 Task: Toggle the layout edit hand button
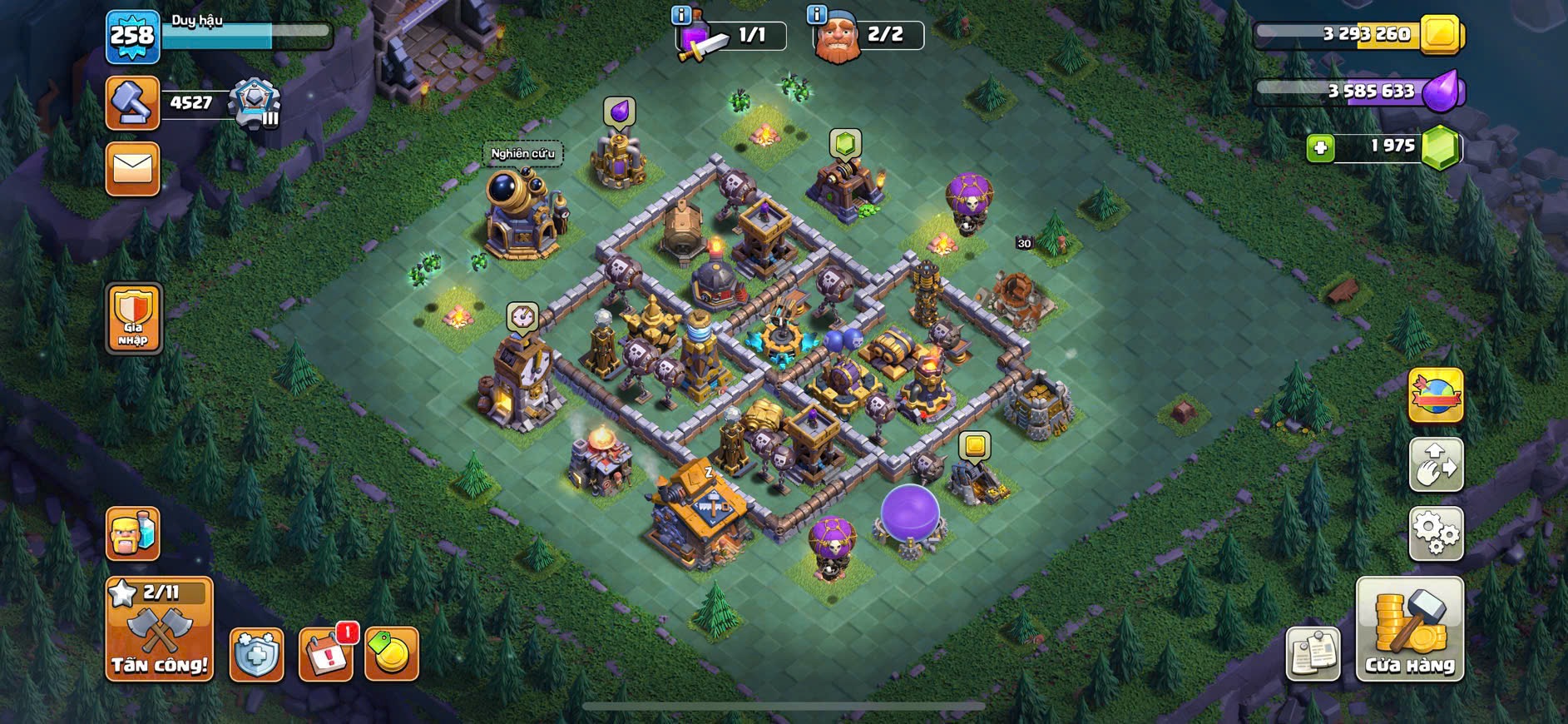(1436, 464)
